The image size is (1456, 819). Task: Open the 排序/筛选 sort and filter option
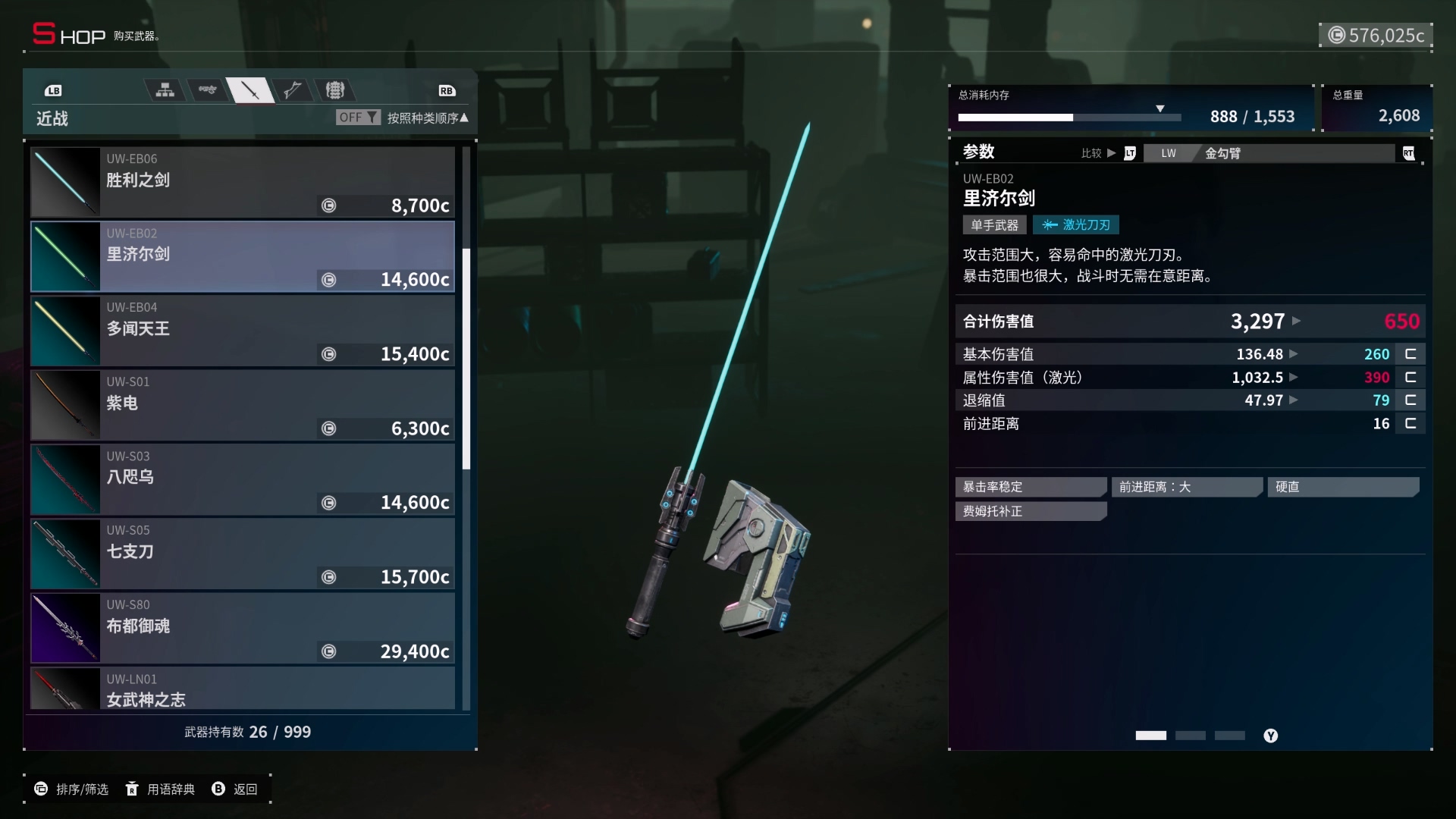click(72, 789)
